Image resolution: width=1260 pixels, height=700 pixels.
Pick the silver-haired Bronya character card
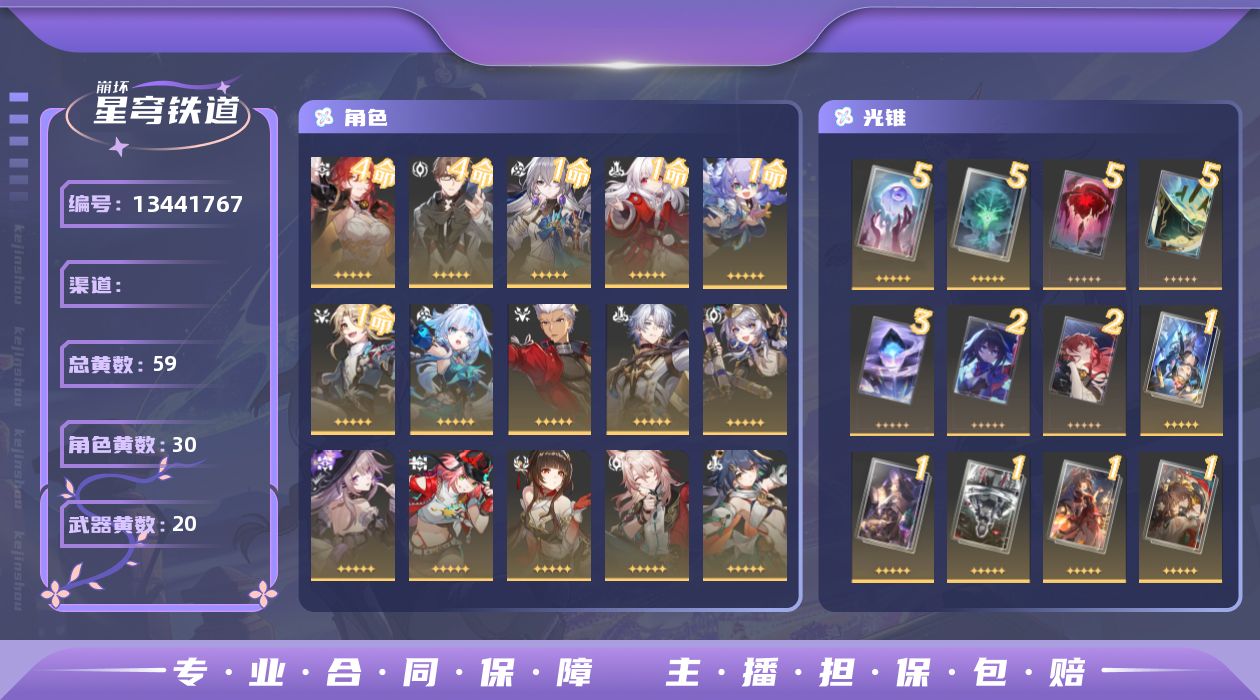coord(548,222)
